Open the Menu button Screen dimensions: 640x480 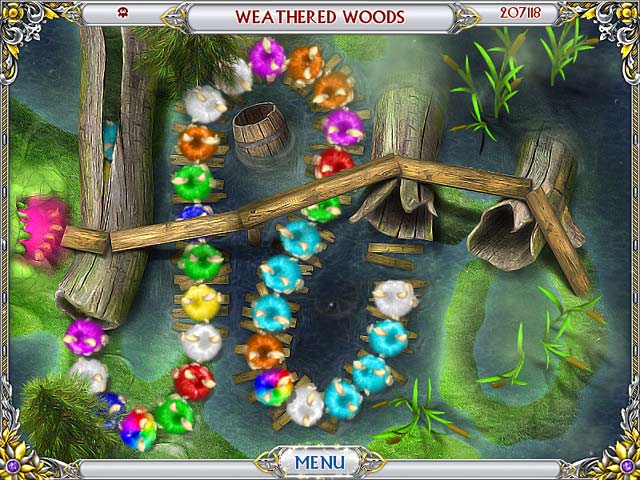coord(319,463)
